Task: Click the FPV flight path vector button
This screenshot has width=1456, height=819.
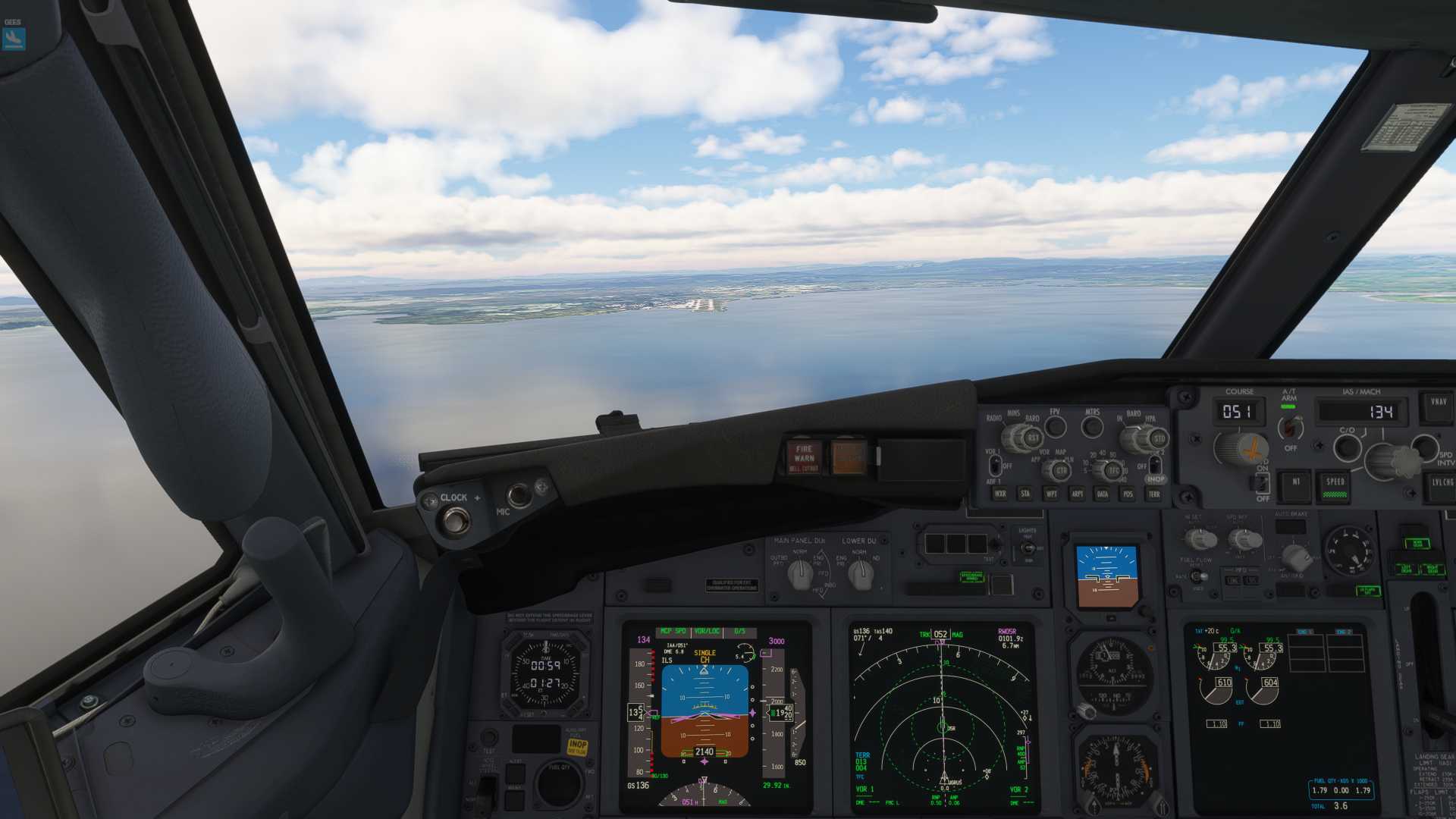Action: pos(1055,427)
